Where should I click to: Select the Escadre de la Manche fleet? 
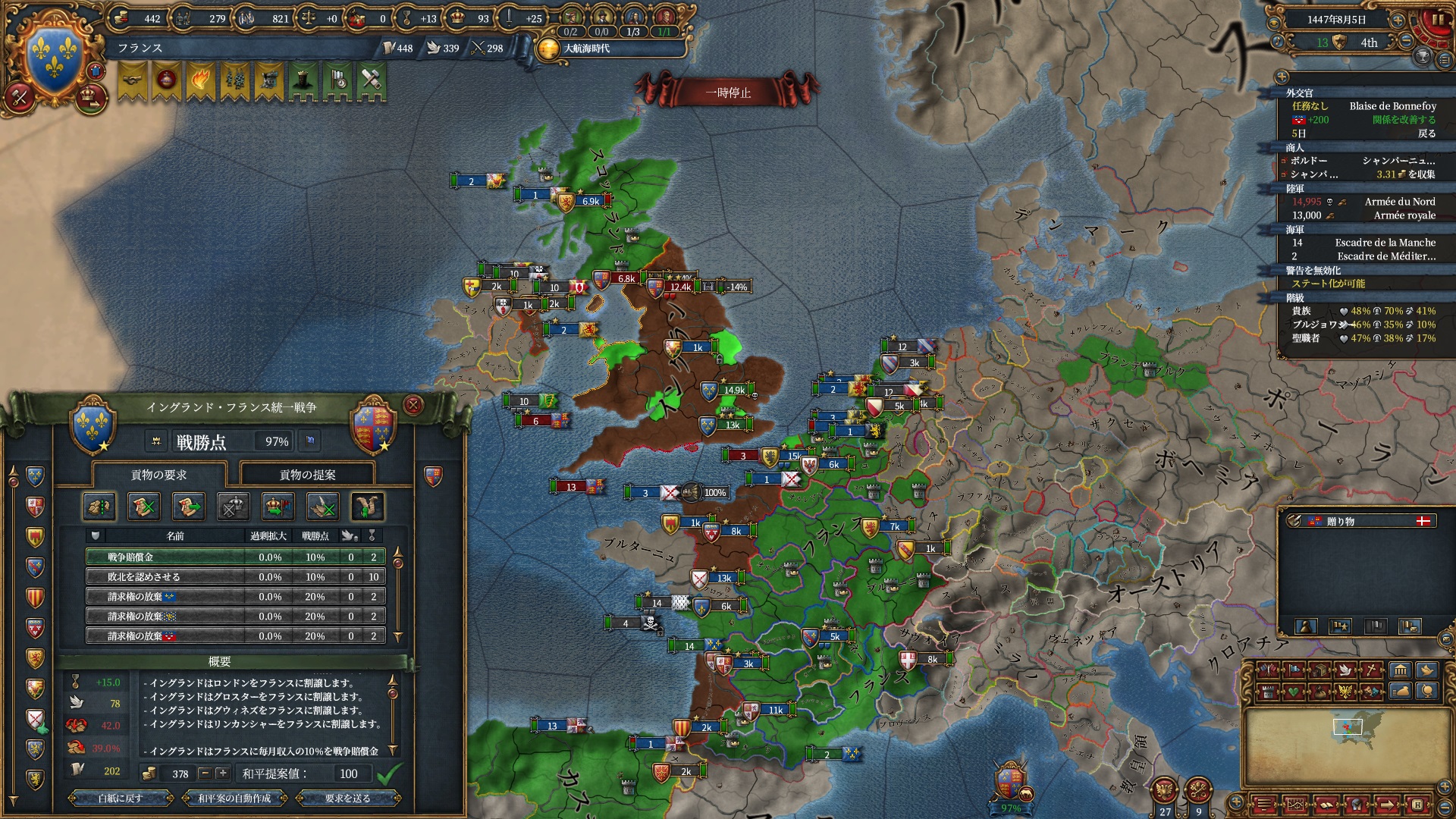click(x=1385, y=243)
